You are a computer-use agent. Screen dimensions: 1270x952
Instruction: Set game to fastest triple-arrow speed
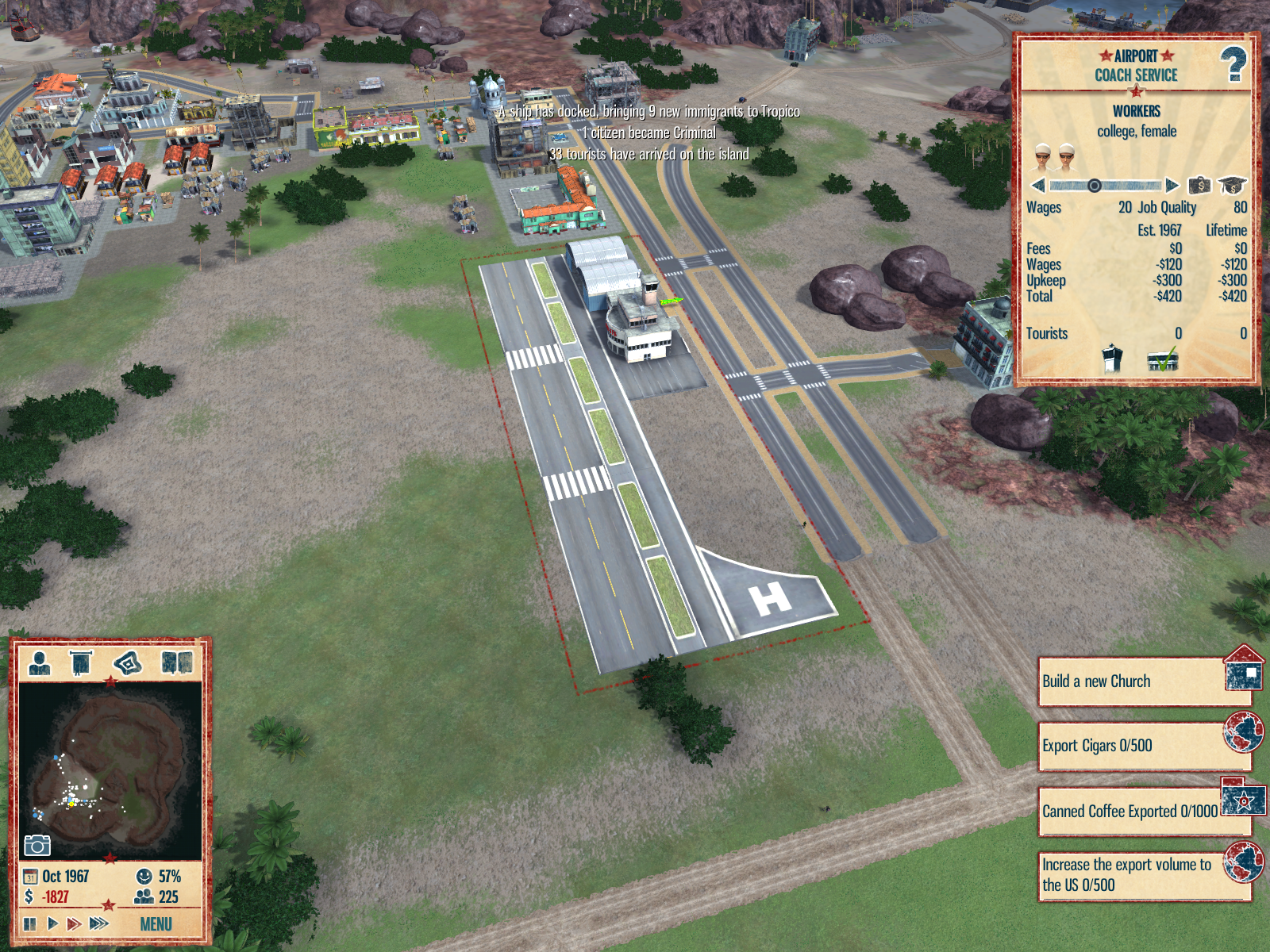[x=99, y=923]
